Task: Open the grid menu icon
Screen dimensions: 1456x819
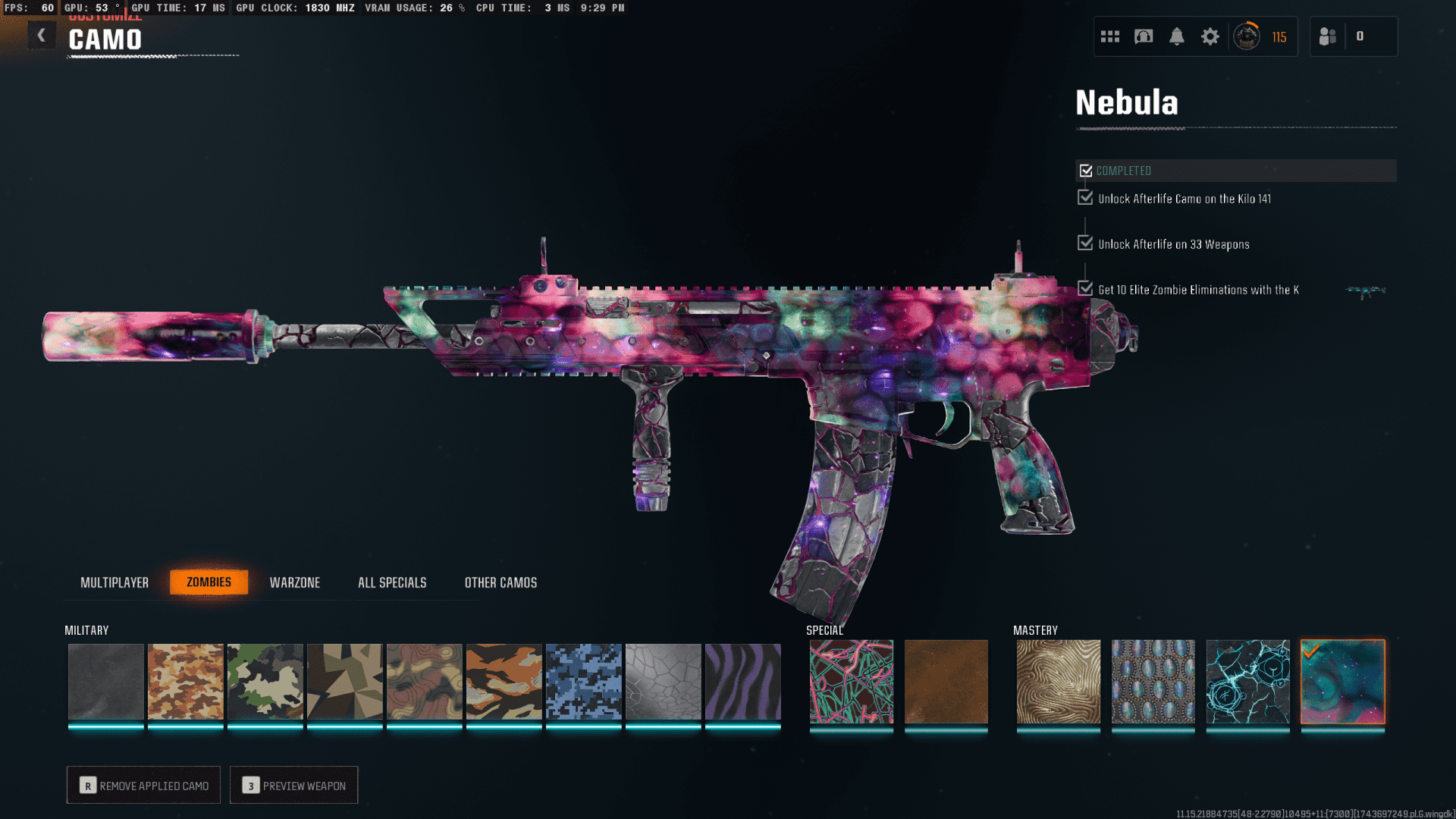Action: 1109,36
